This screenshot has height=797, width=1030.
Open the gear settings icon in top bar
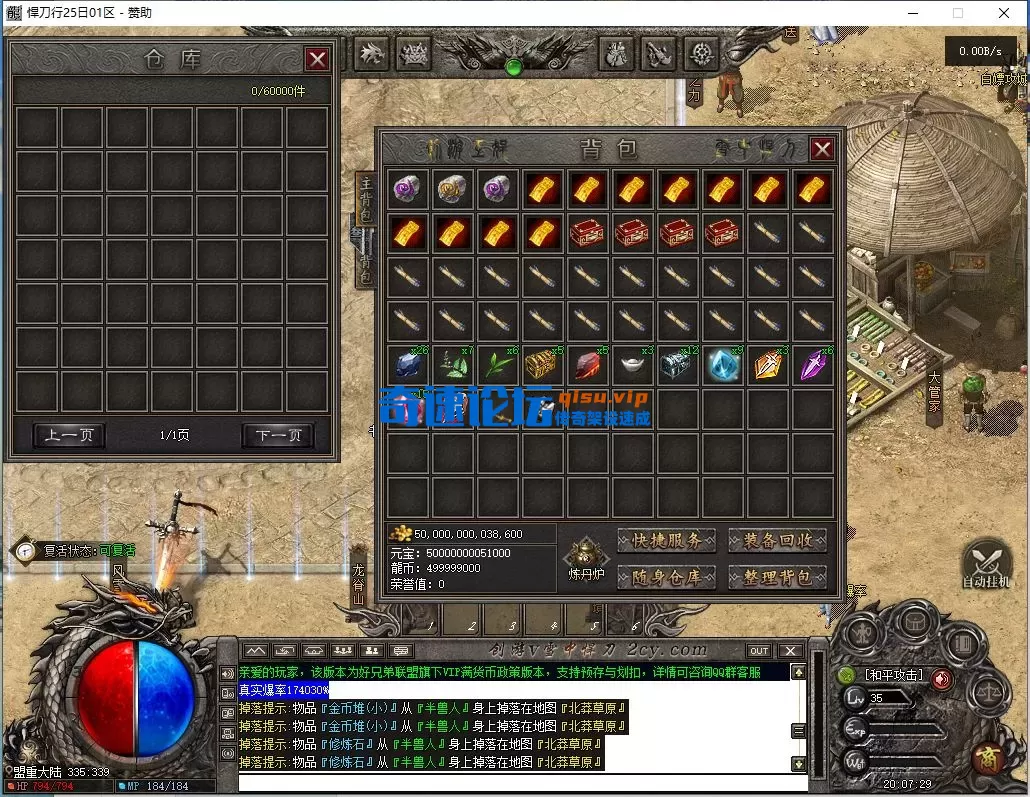(703, 53)
